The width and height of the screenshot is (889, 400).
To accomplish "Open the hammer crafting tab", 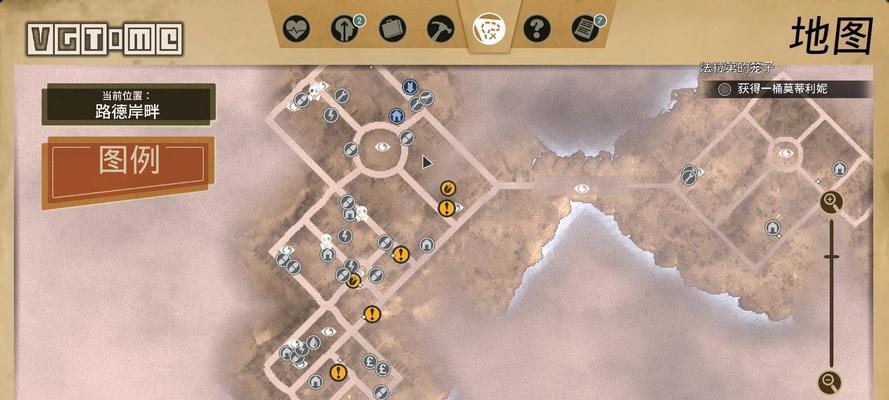I will click(440, 28).
